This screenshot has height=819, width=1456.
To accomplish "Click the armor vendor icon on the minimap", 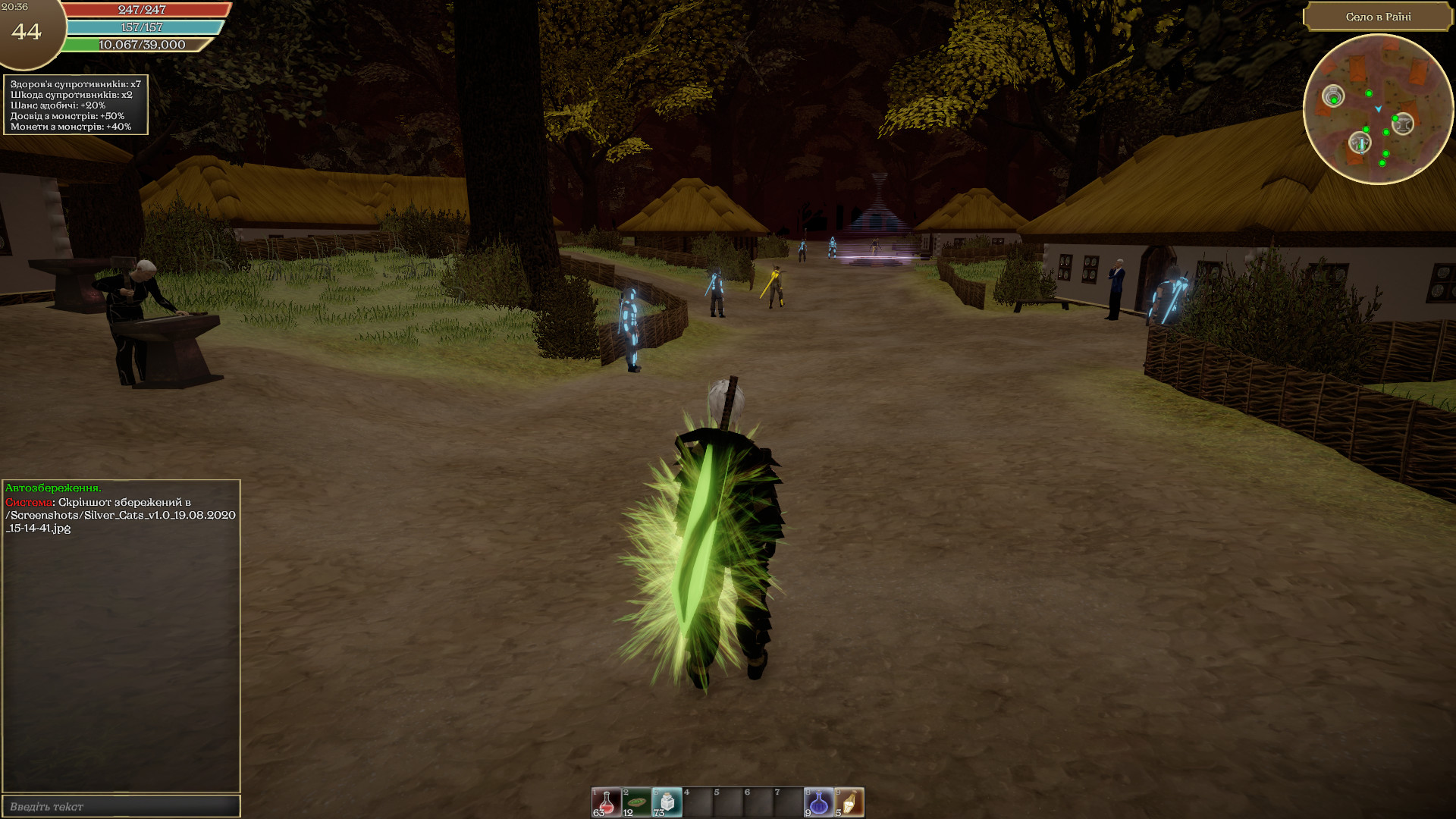I will 1360,142.
